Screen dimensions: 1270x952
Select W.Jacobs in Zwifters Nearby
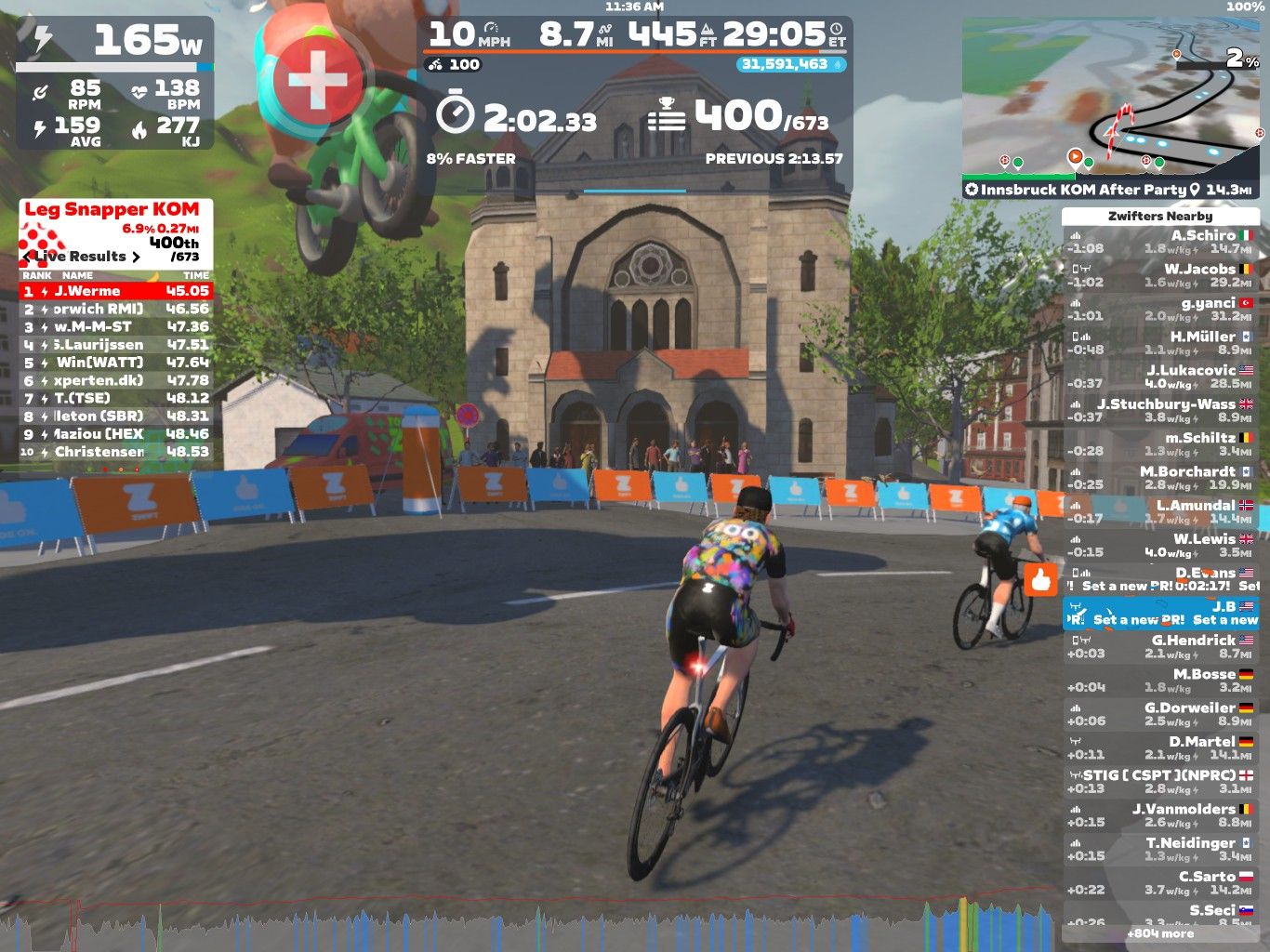click(x=1160, y=276)
